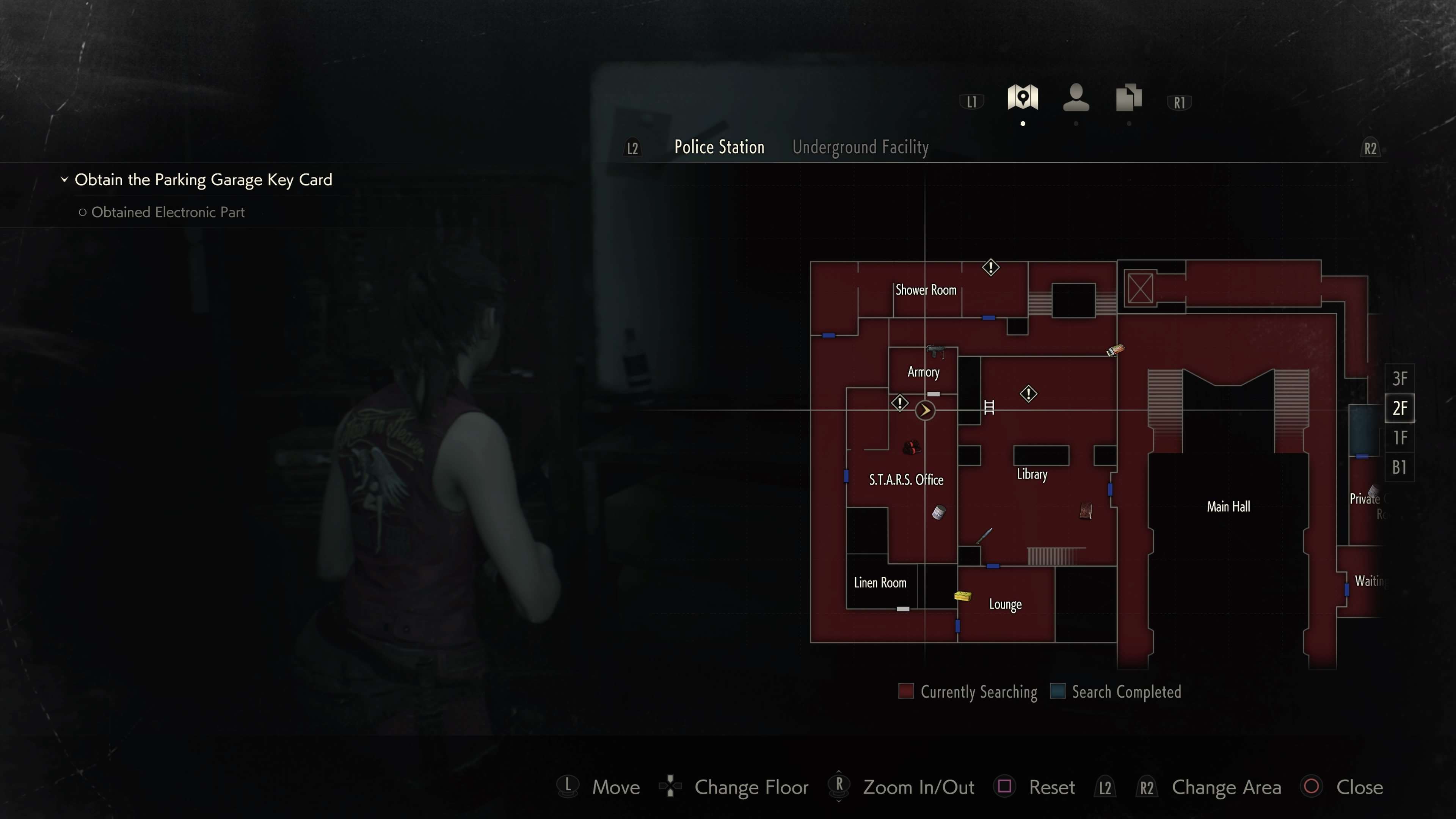This screenshot has width=1456, height=819.
Task: Collapse the Parking Garage Key Card objective
Action: (x=64, y=180)
